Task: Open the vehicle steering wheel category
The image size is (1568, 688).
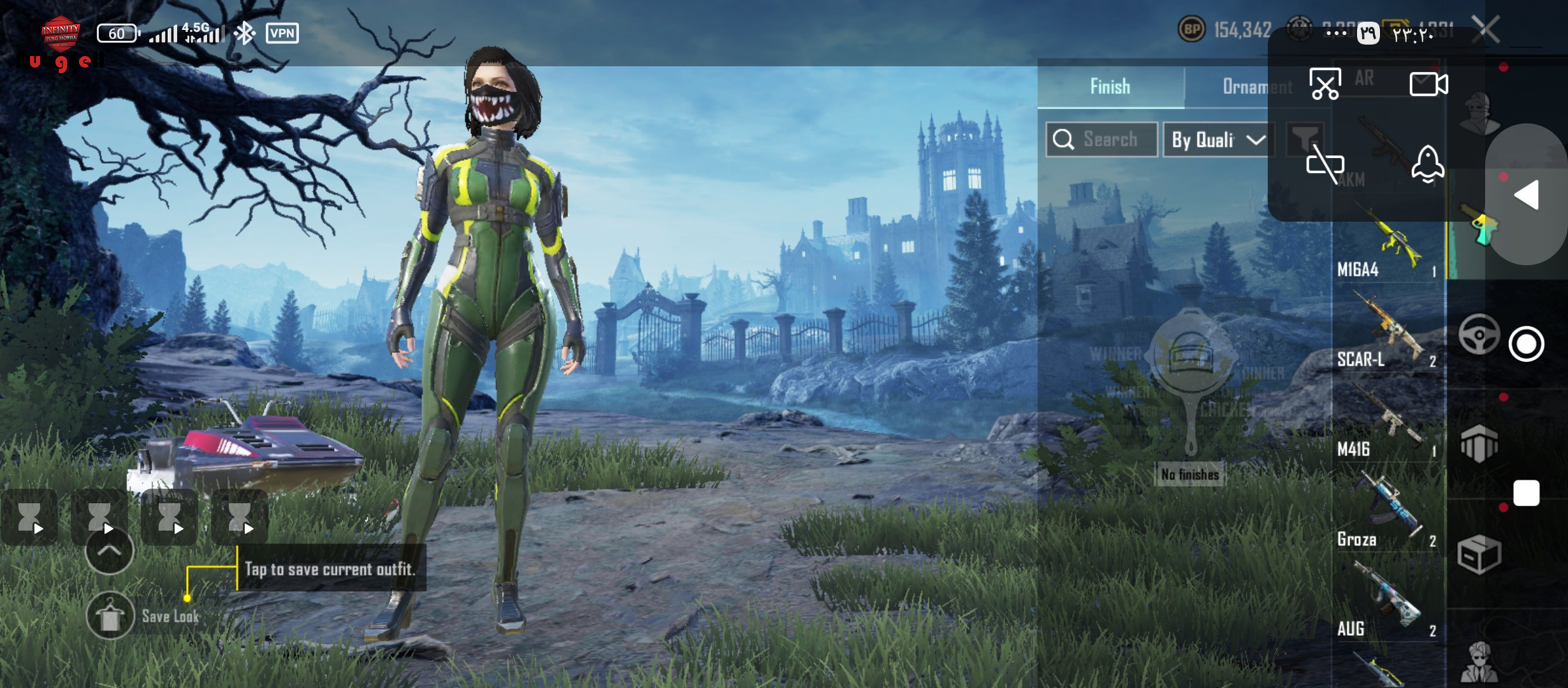Action: pos(1479,334)
